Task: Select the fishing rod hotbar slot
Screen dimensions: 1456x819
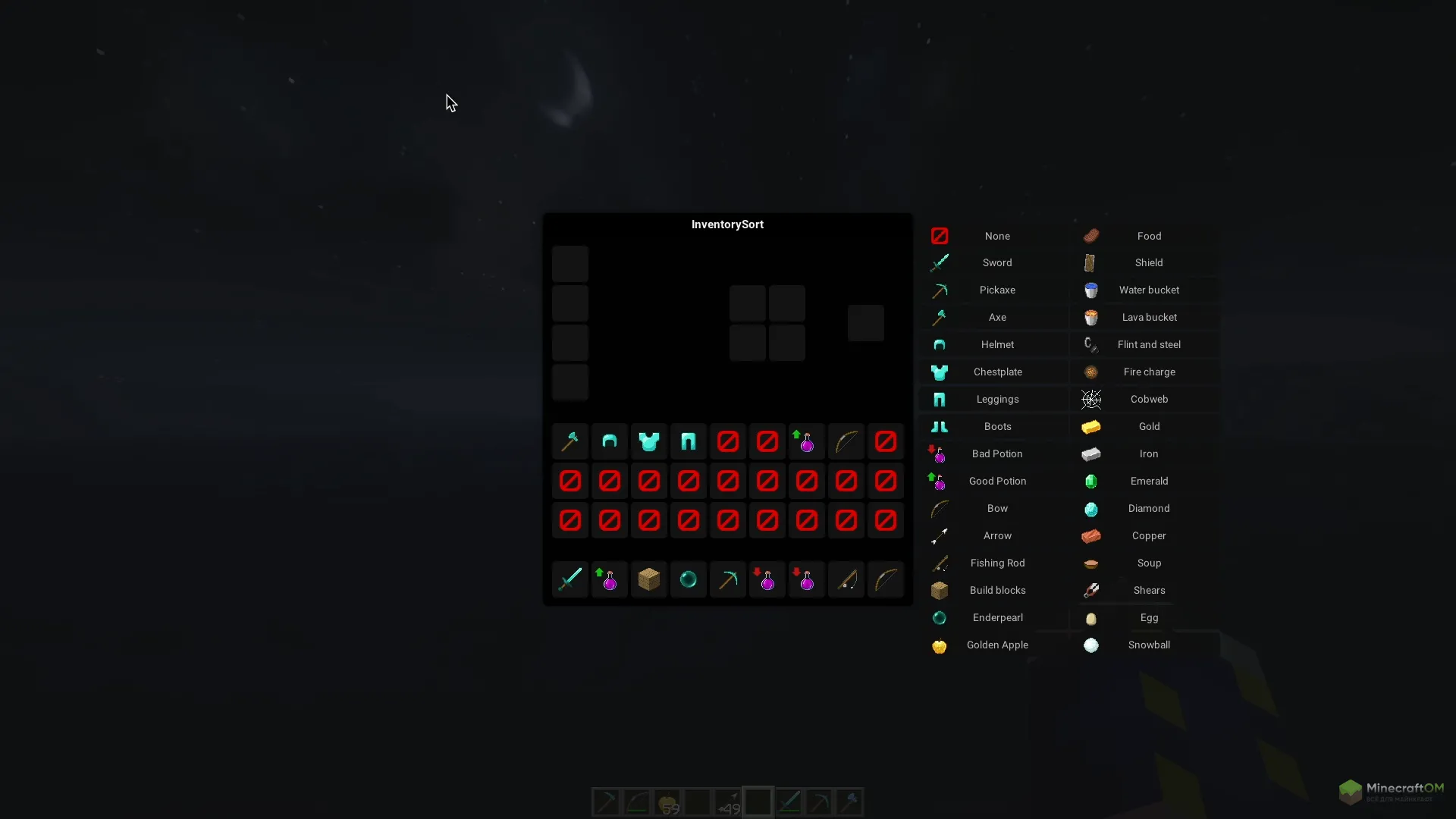Action: click(x=846, y=579)
